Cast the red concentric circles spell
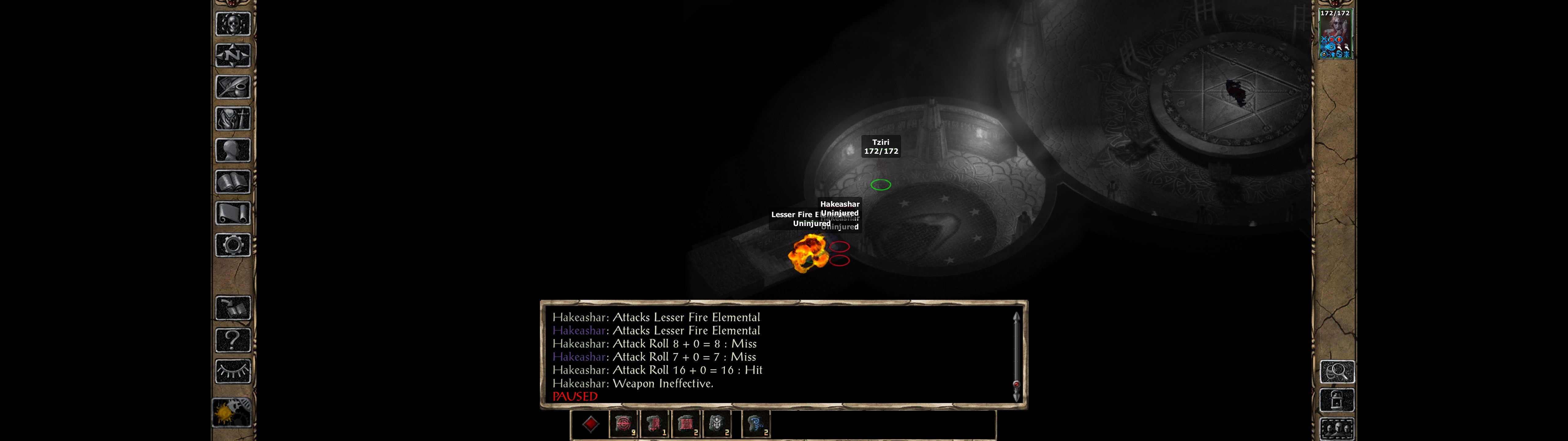 (x=623, y=424)
